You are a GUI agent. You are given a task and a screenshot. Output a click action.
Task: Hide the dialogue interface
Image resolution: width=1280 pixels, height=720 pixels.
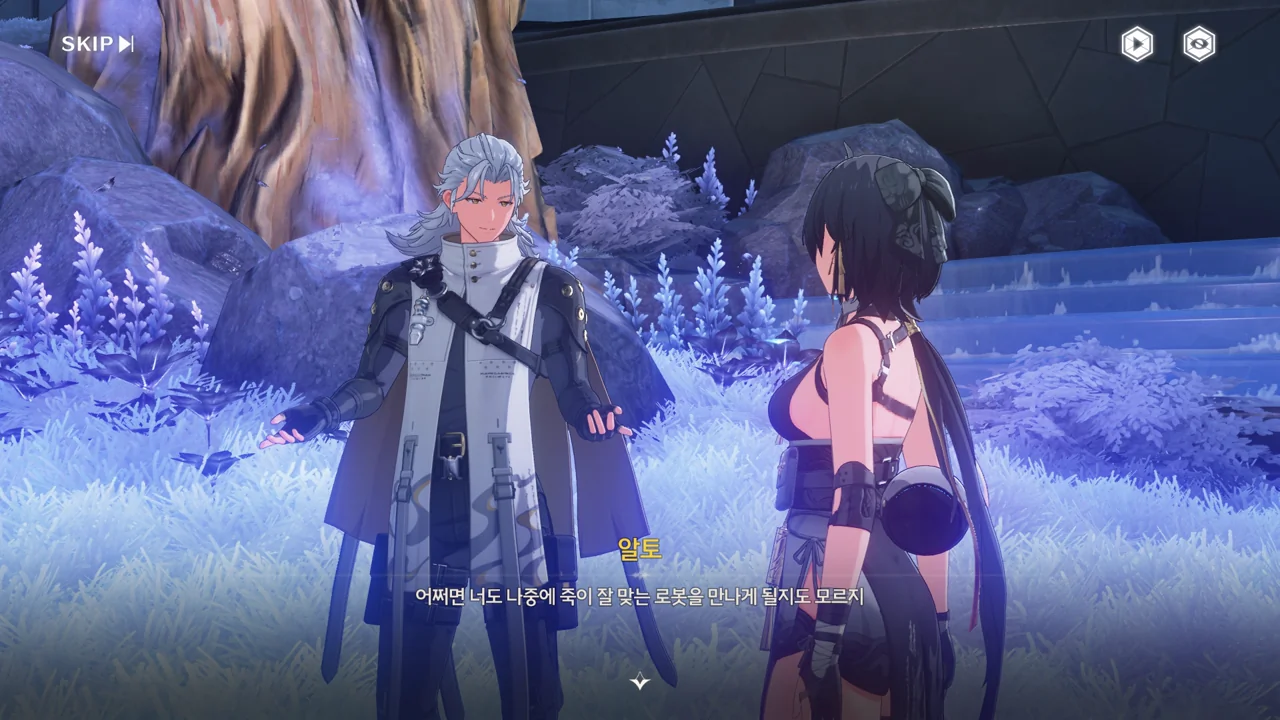pos(1199,44)
